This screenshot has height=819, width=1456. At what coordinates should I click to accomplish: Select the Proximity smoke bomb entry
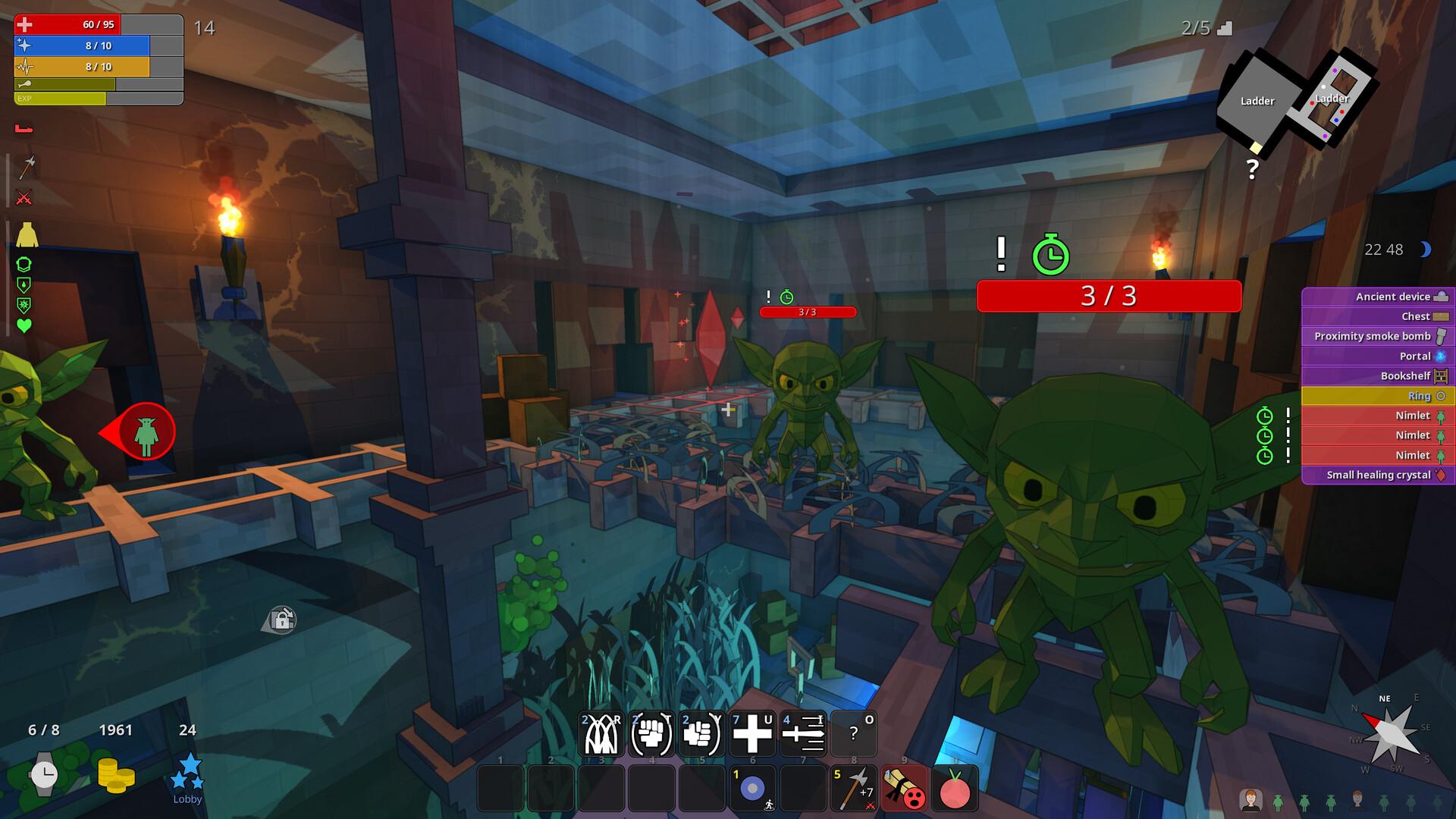[x=1378, y=336]
